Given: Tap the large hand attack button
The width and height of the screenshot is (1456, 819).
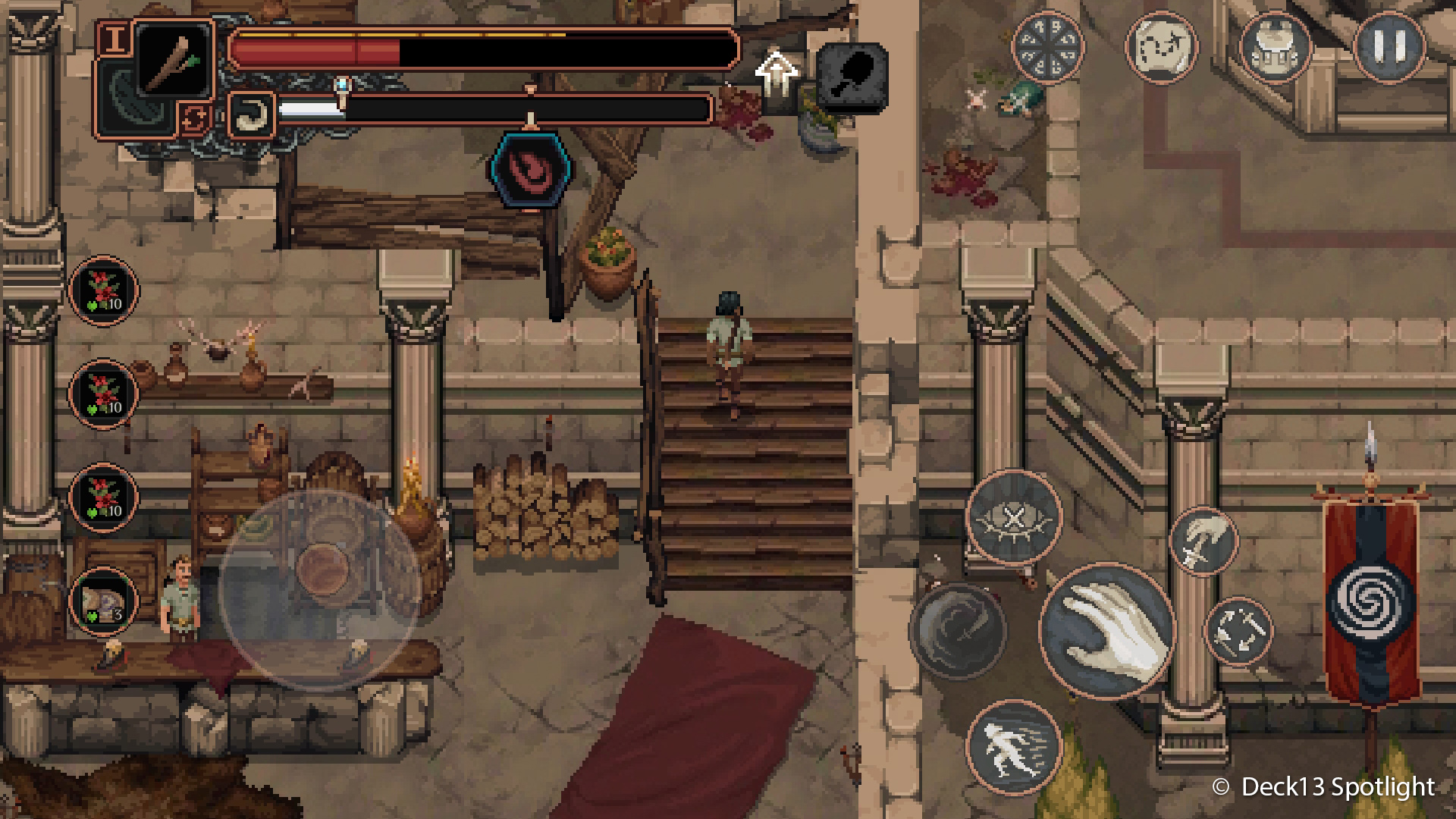Looking at the screenshot, I should [x=1107, y=630].
